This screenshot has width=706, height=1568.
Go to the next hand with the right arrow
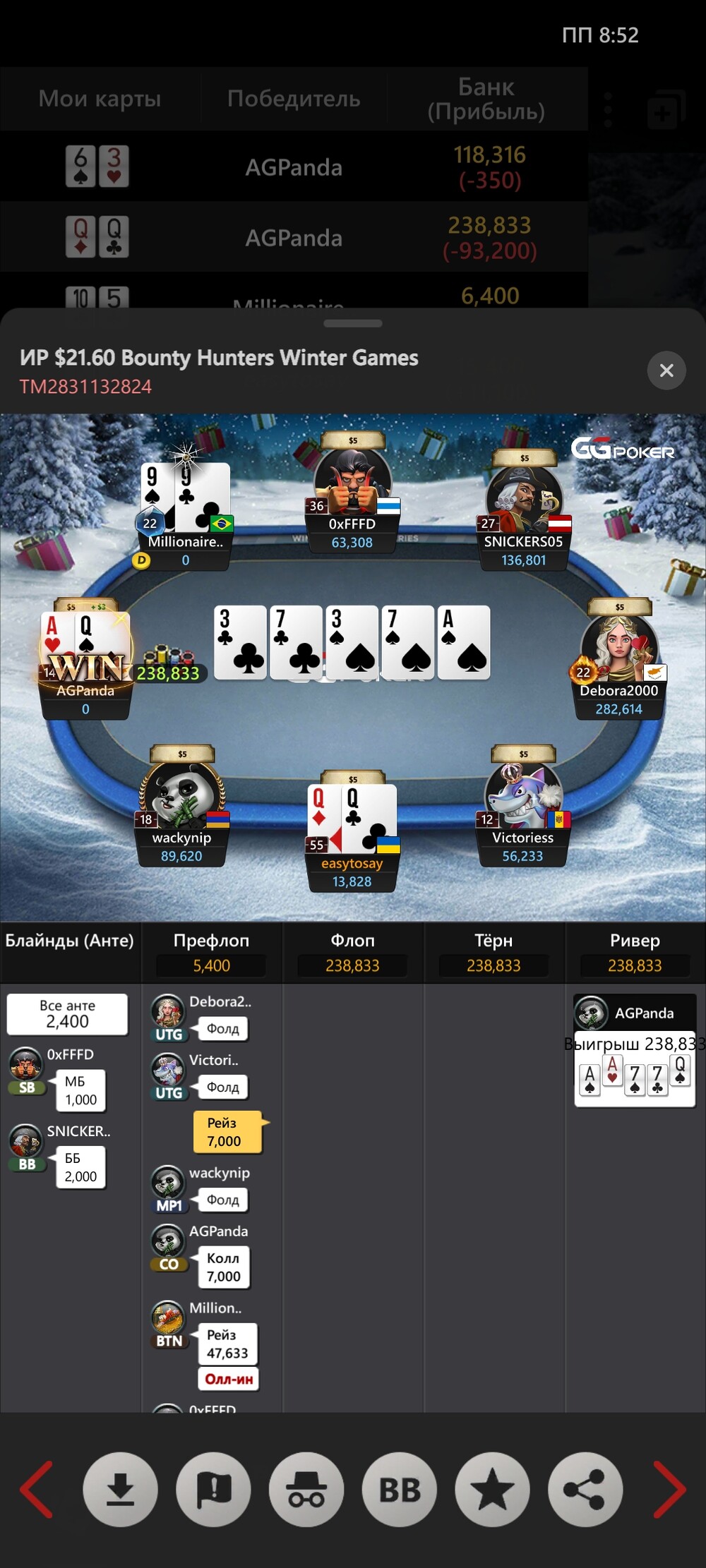tap(669, 1489)
